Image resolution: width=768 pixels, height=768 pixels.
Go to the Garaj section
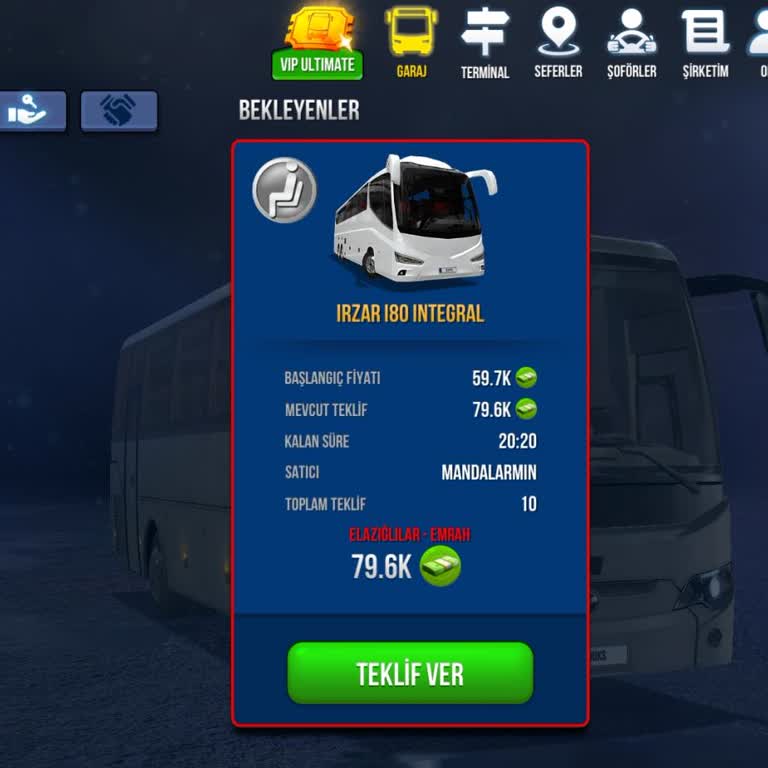click(x=411, y=43)
